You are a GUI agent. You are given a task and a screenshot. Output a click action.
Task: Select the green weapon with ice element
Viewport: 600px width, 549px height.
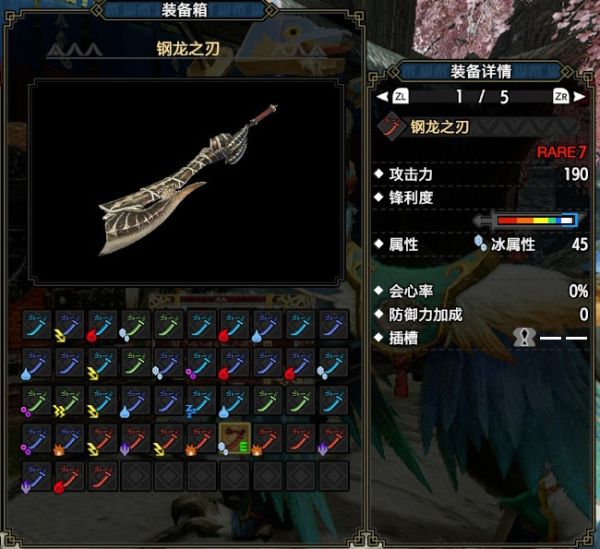click(136, 325)
